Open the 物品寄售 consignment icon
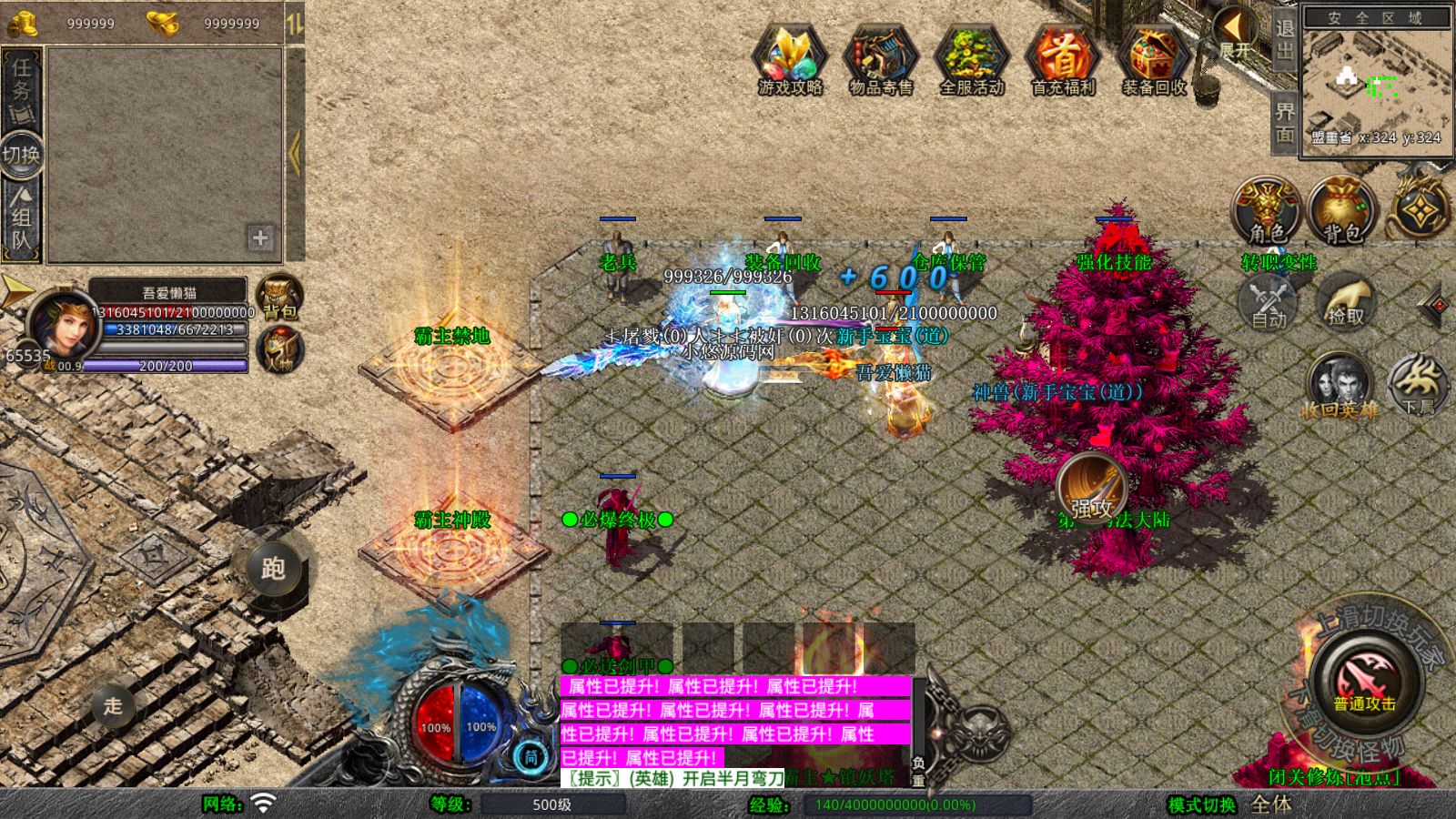Image resolution: width=1456 pixels, height=819 pixels. (880, 59)
